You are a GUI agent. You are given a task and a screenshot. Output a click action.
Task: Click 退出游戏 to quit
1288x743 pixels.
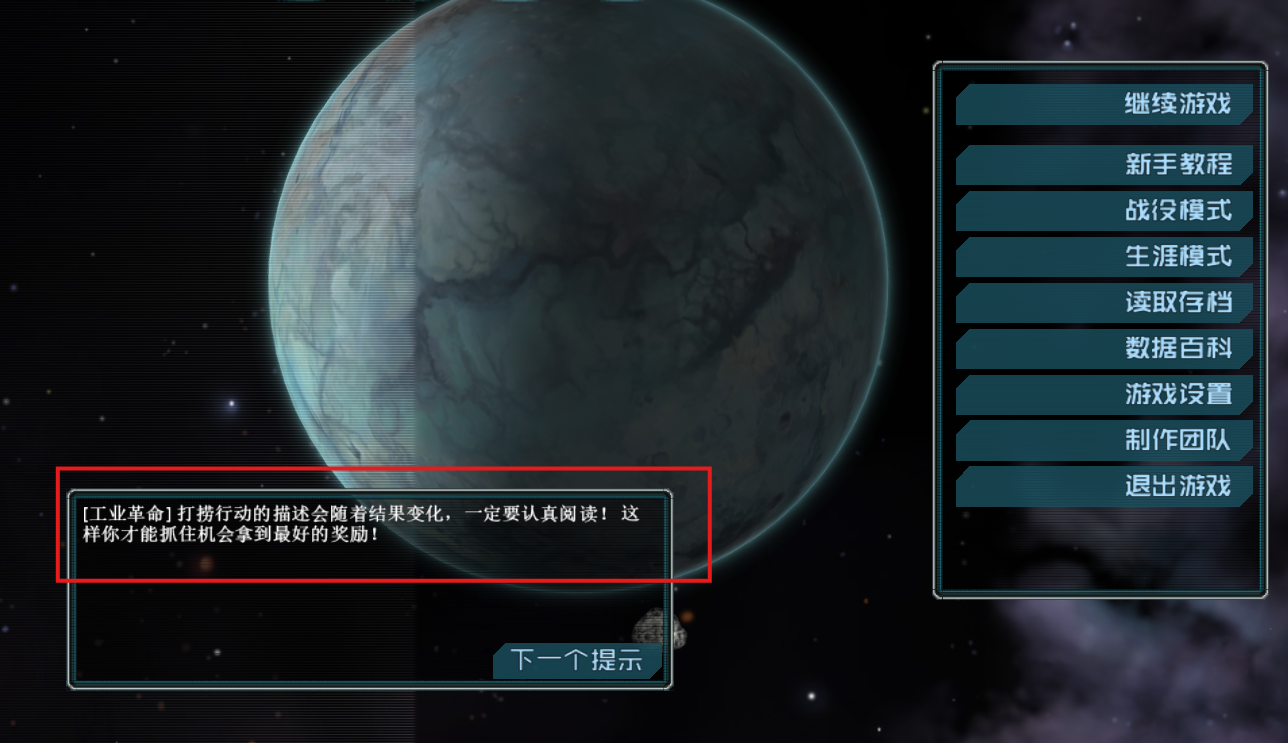[x=1103, y=487]
